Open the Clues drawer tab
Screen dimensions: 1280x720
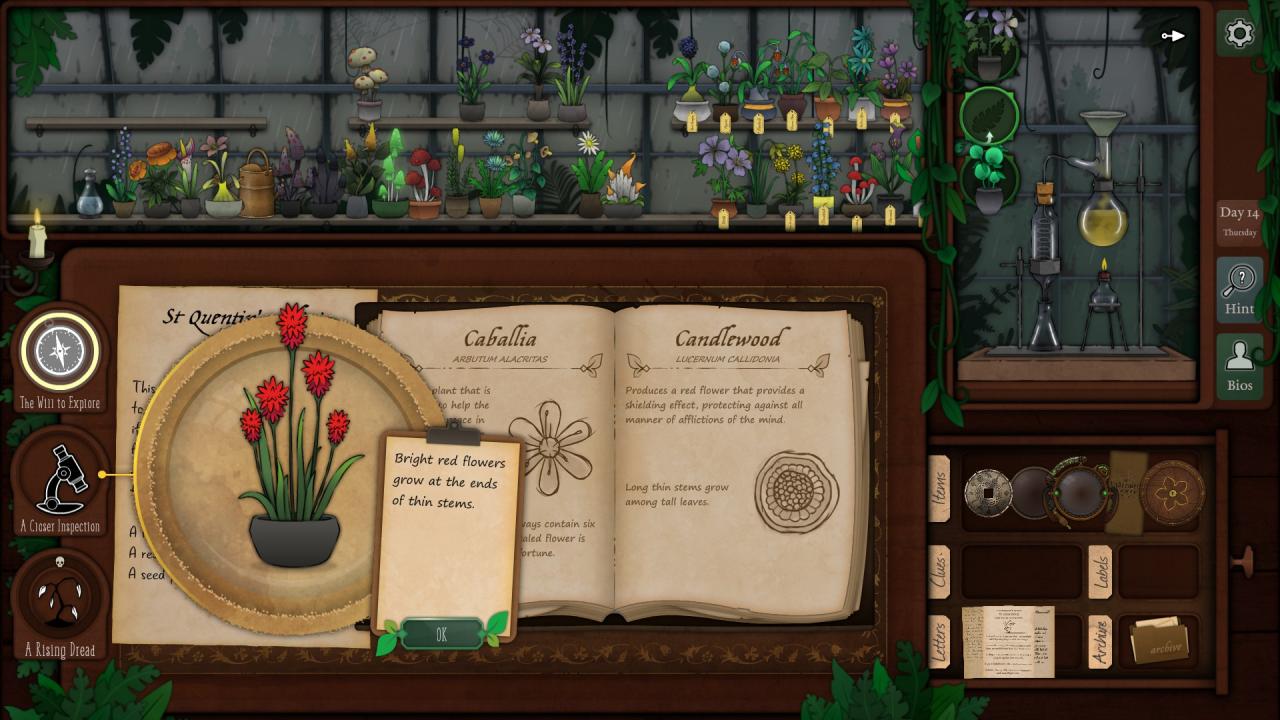939,573
